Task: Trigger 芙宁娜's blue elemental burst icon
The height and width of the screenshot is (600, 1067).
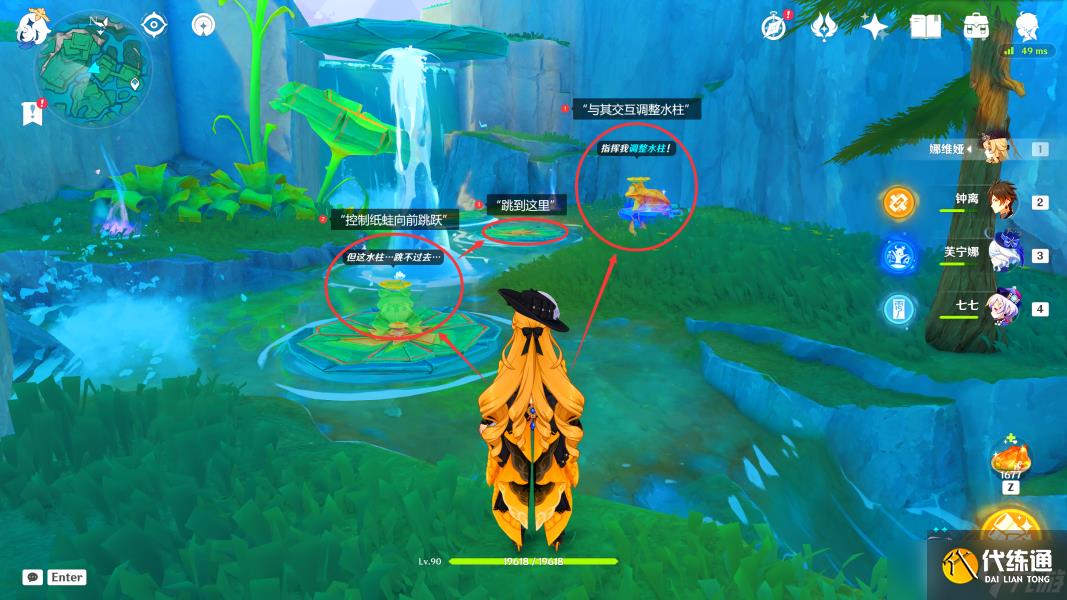Action: pyautogui.click(x=898, y=256)
